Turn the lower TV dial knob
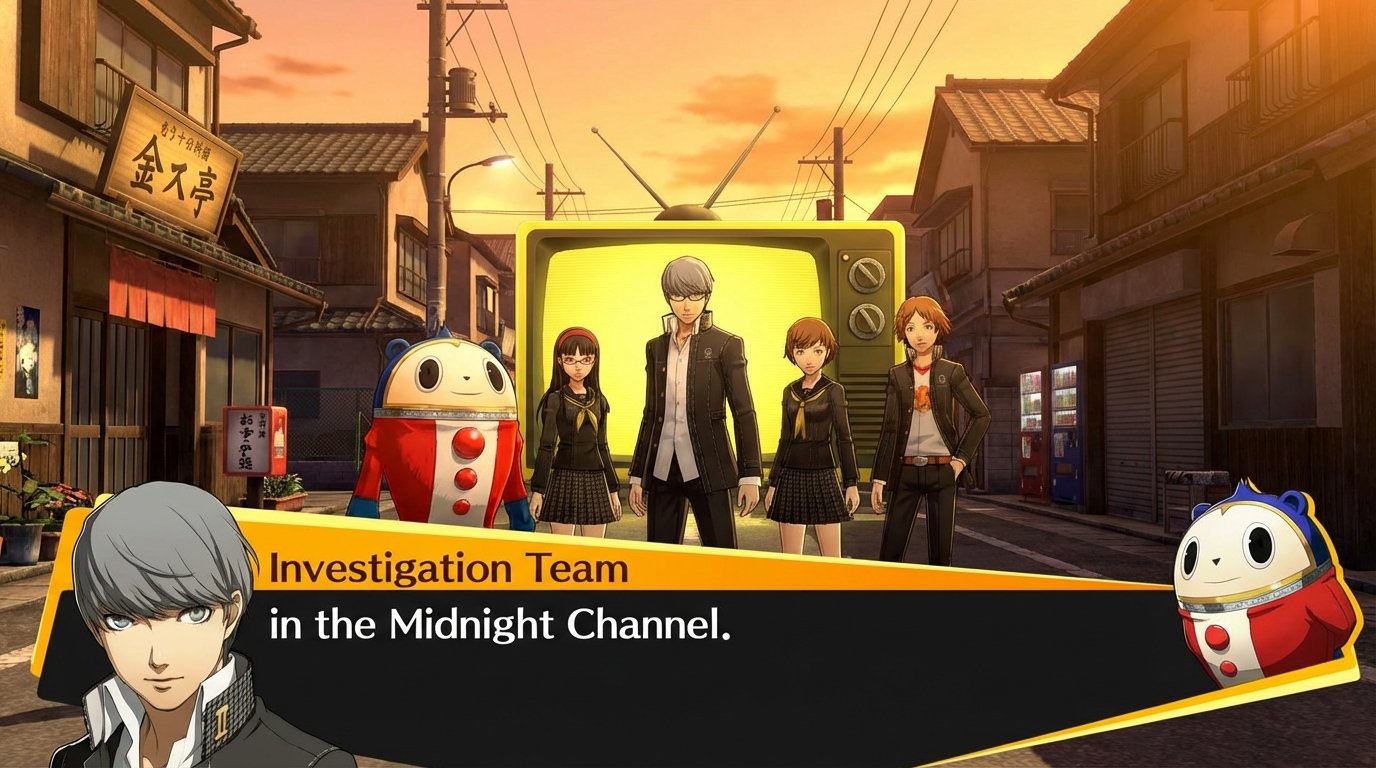Viewport: 1376px width, 768px height. click(x=866, y=320)
